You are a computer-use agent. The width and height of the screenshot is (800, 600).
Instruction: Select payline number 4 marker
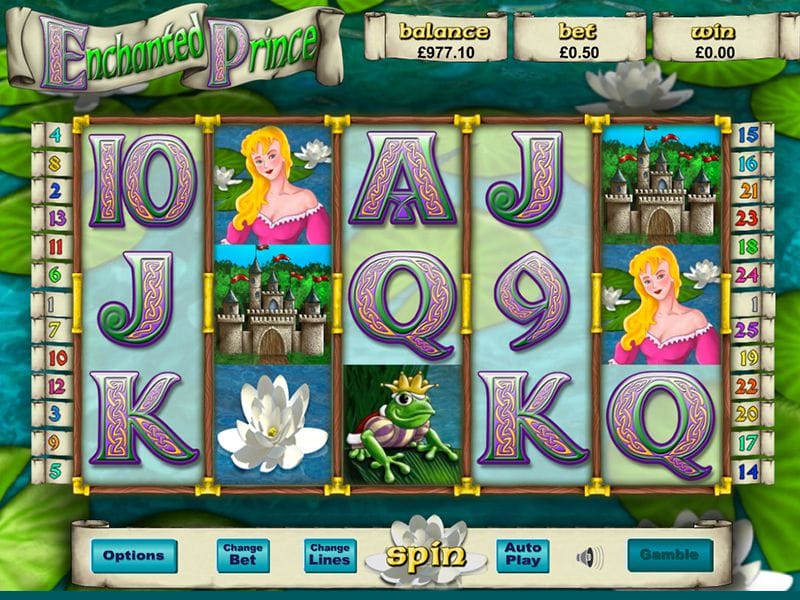[x=54, y=135]
